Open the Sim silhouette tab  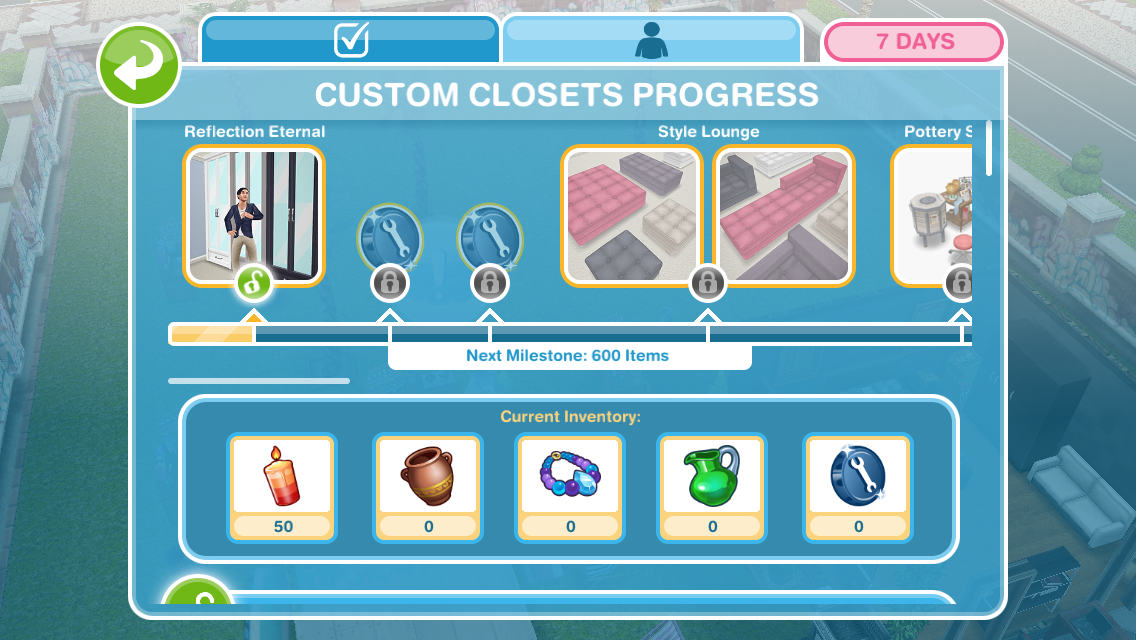pos(651,40)
